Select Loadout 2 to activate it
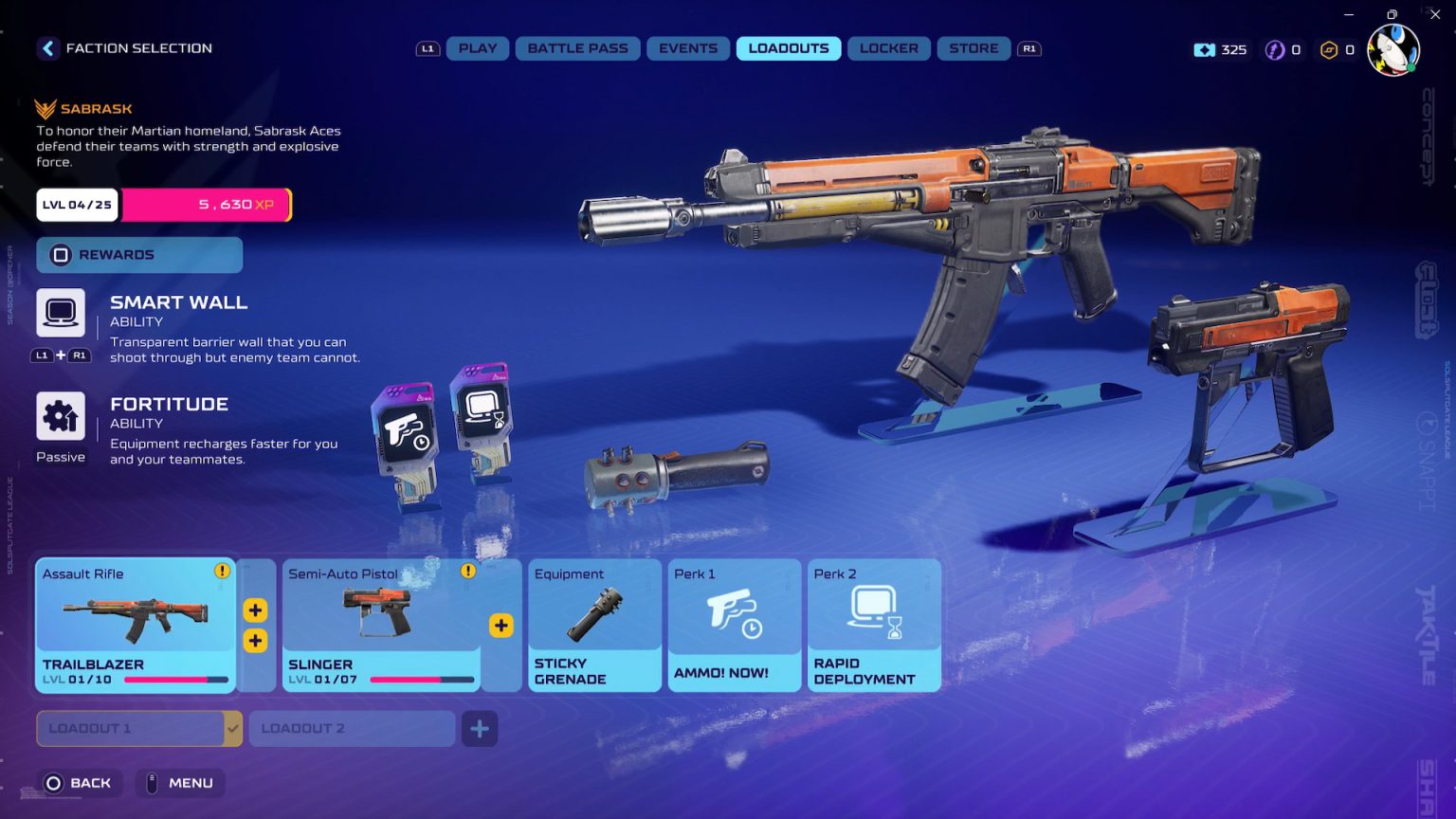Screen dimensions: 1456x819 click(352, 729)
